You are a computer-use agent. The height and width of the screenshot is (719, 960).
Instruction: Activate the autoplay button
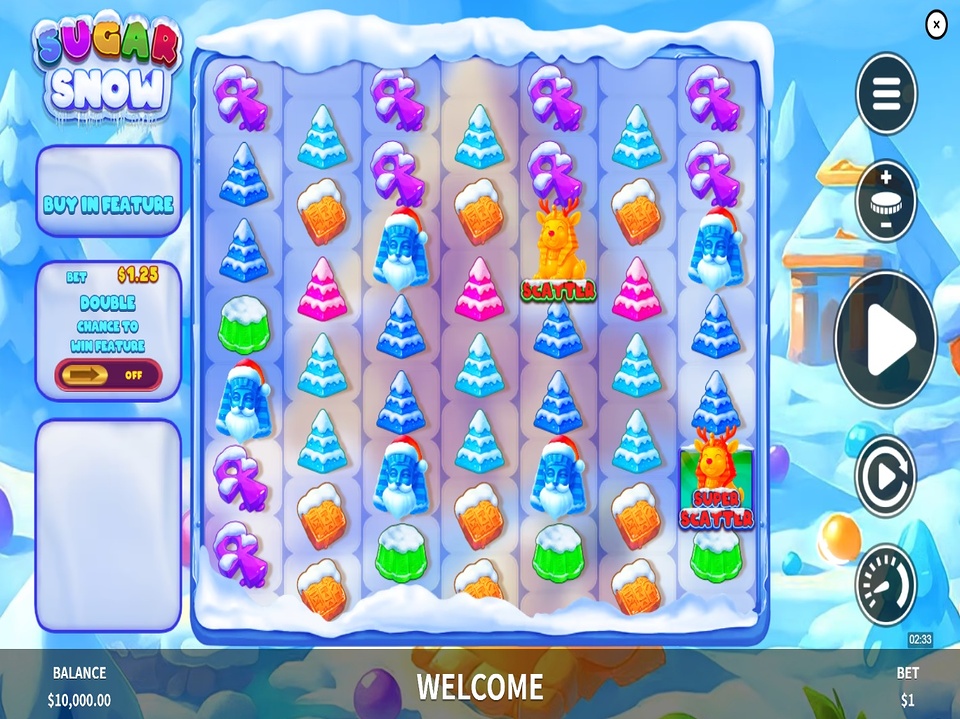886,477
